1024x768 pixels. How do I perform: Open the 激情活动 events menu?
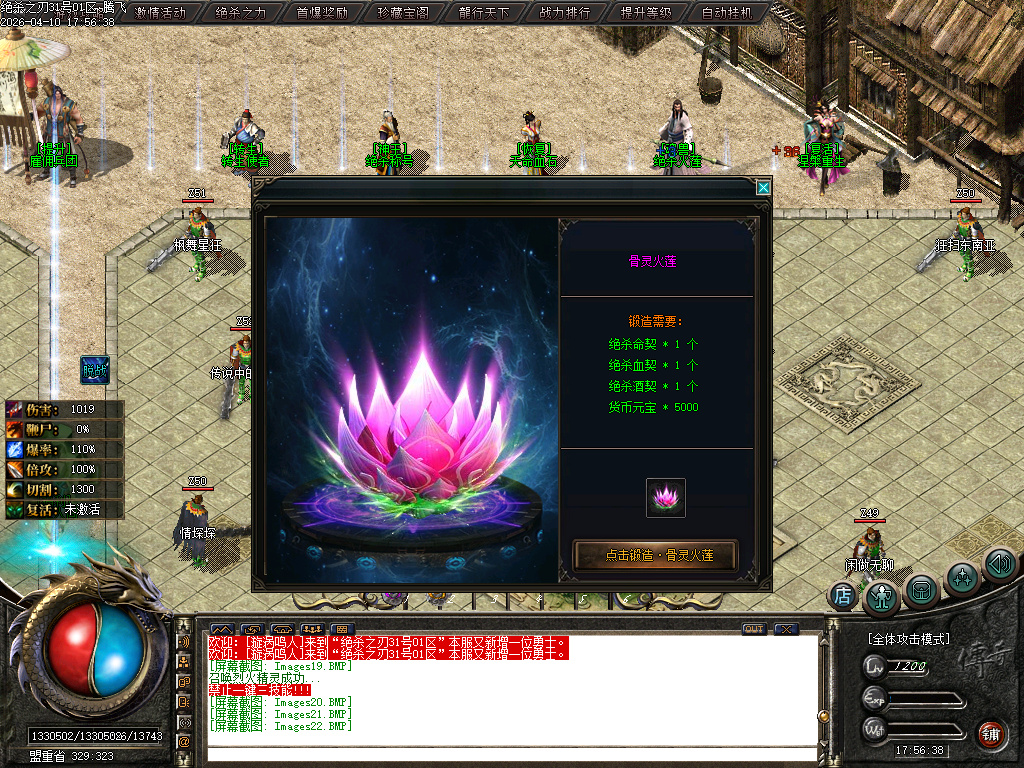click(x=161, y=13)
